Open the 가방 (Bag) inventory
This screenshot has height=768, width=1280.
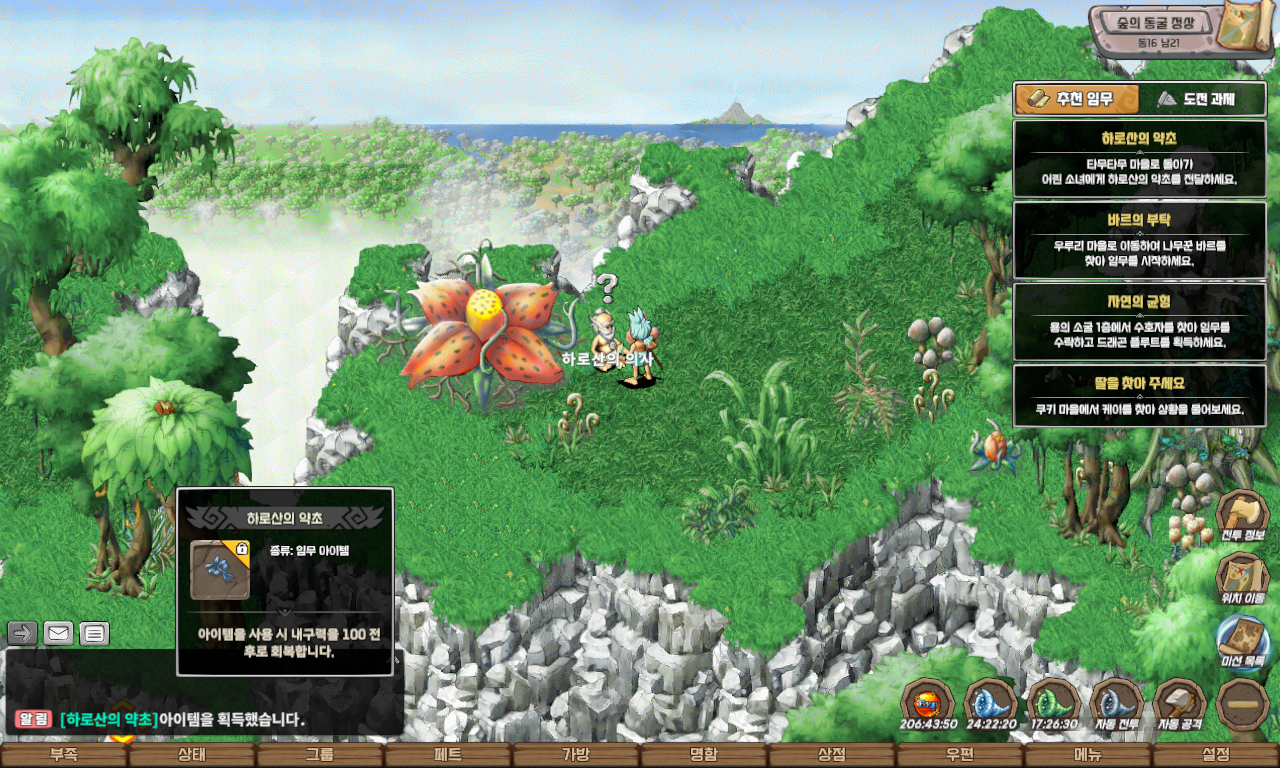(x=576, y=756)
